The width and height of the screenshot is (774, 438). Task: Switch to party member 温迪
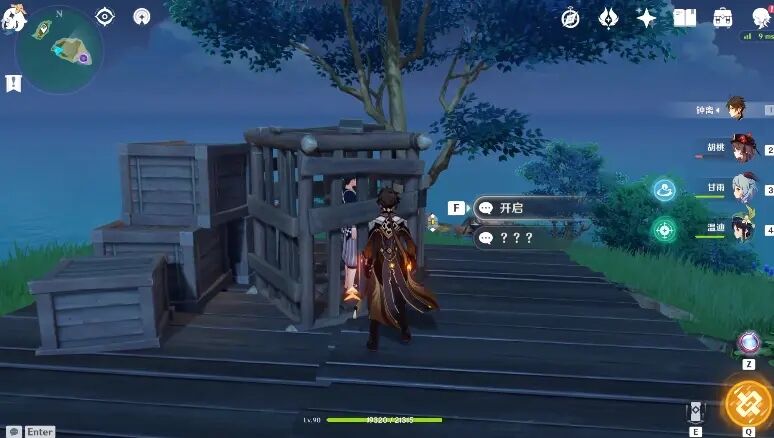coord(742,228)
